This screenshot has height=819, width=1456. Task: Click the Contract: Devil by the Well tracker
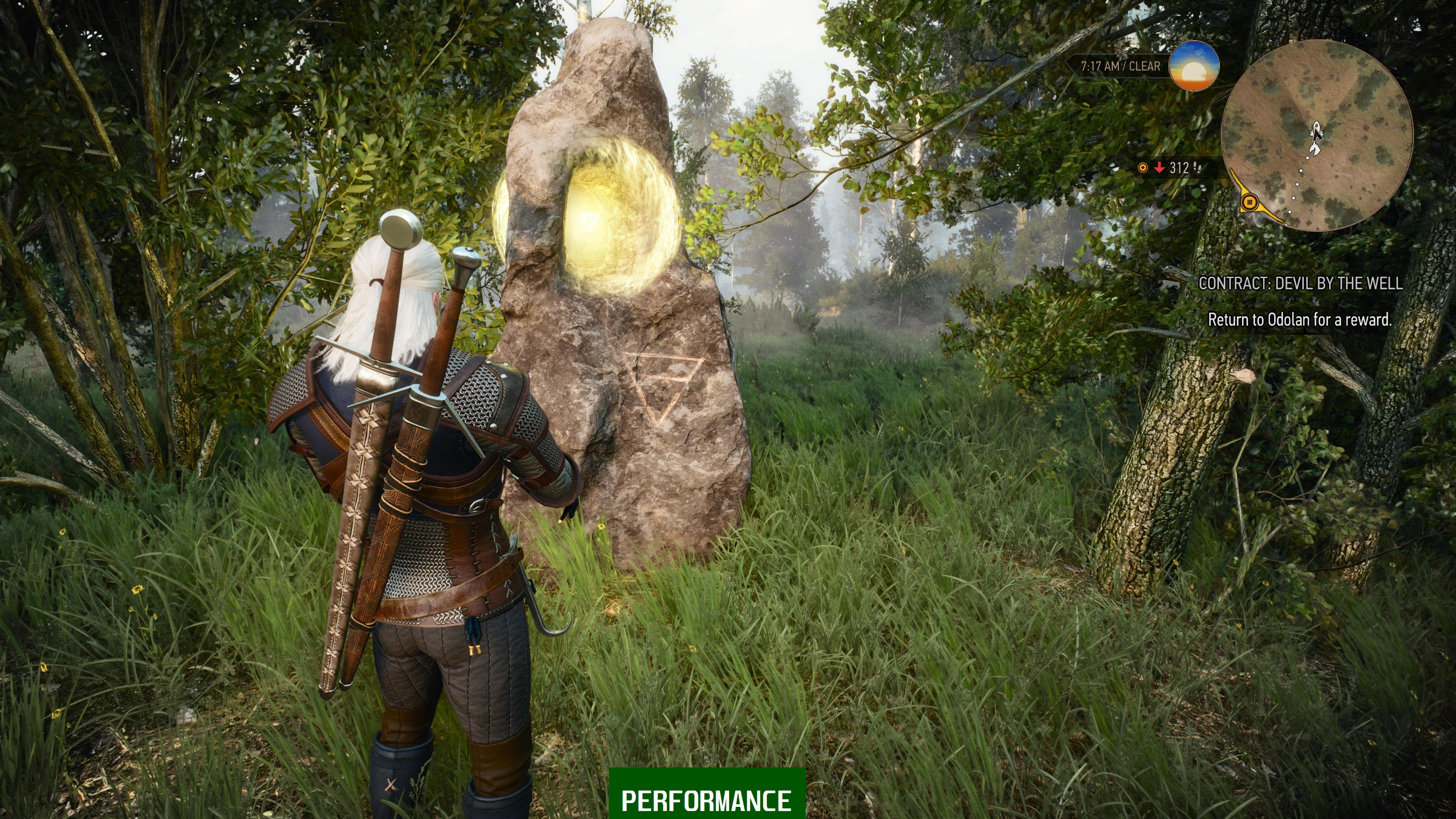1300,283
